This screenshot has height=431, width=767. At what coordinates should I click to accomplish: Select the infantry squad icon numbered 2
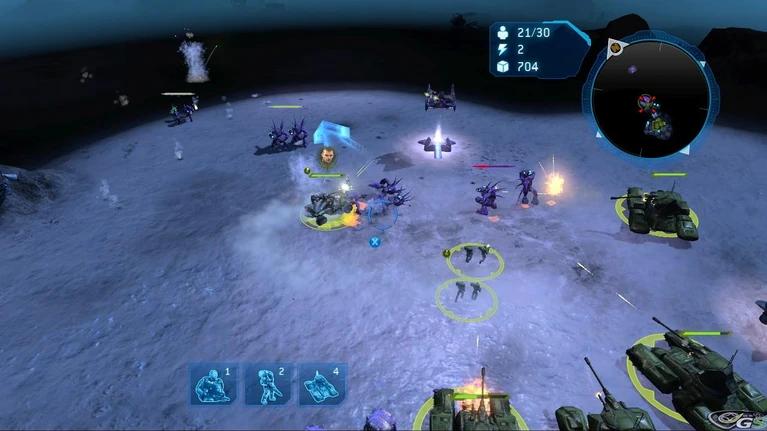(267, 385)
